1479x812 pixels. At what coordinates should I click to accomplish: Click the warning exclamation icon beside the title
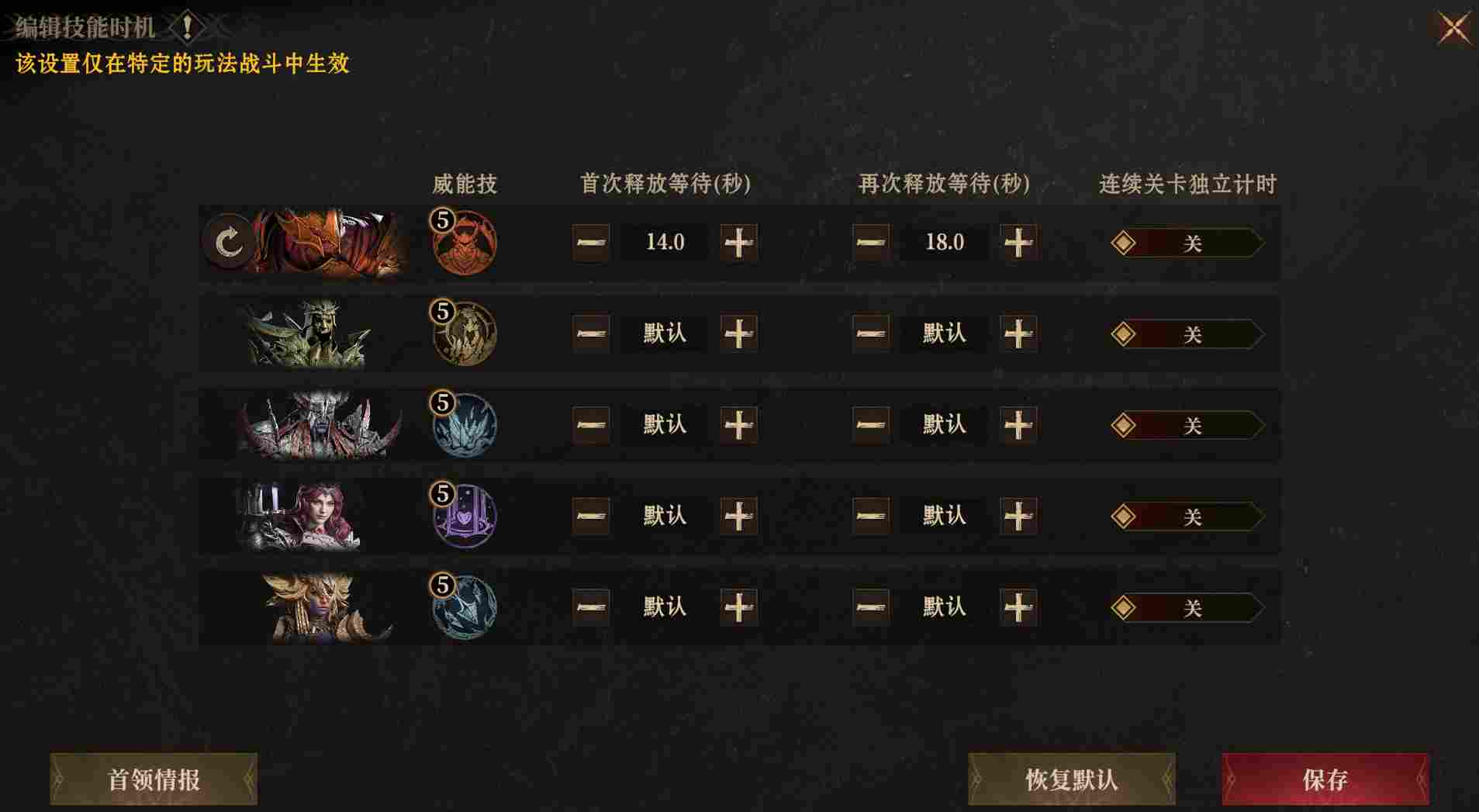(x=186, y=25)
